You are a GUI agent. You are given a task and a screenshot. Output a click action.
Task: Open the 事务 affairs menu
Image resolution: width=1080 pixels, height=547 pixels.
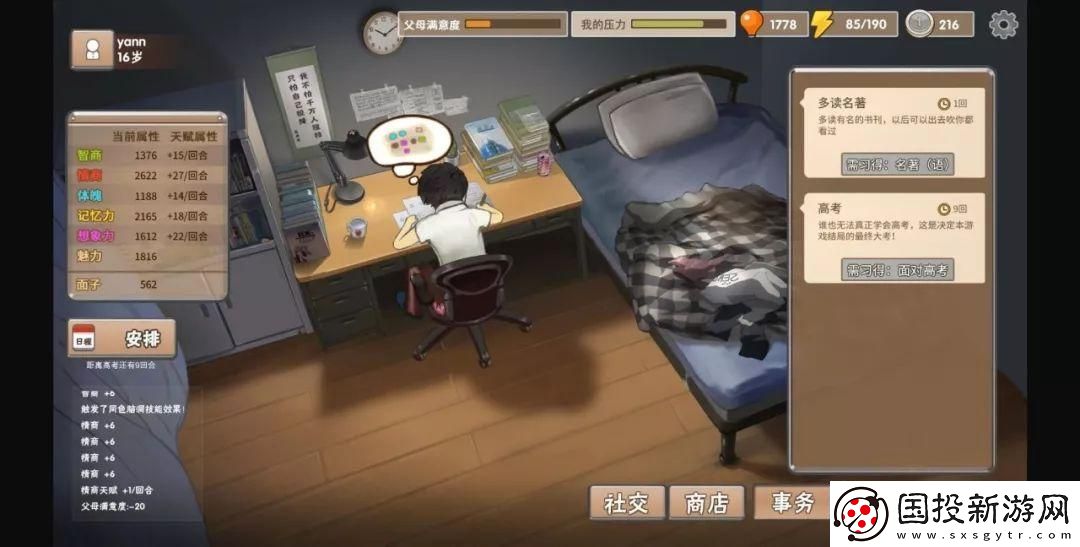click(792, 503)
